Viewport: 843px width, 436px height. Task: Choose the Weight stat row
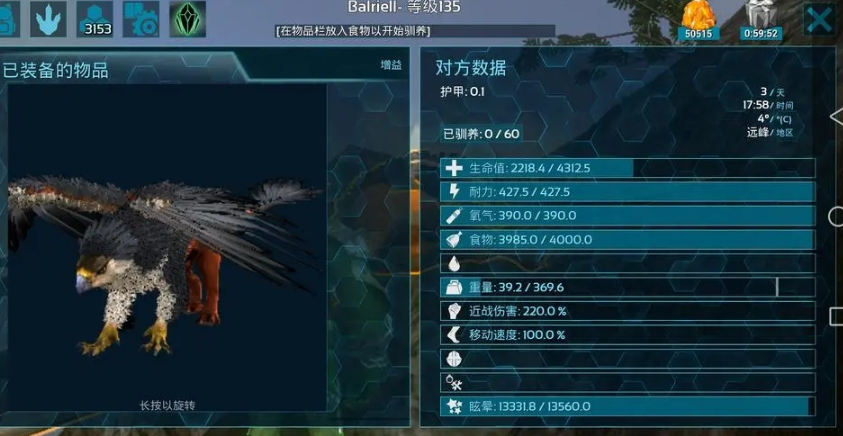tap(627, 287)
